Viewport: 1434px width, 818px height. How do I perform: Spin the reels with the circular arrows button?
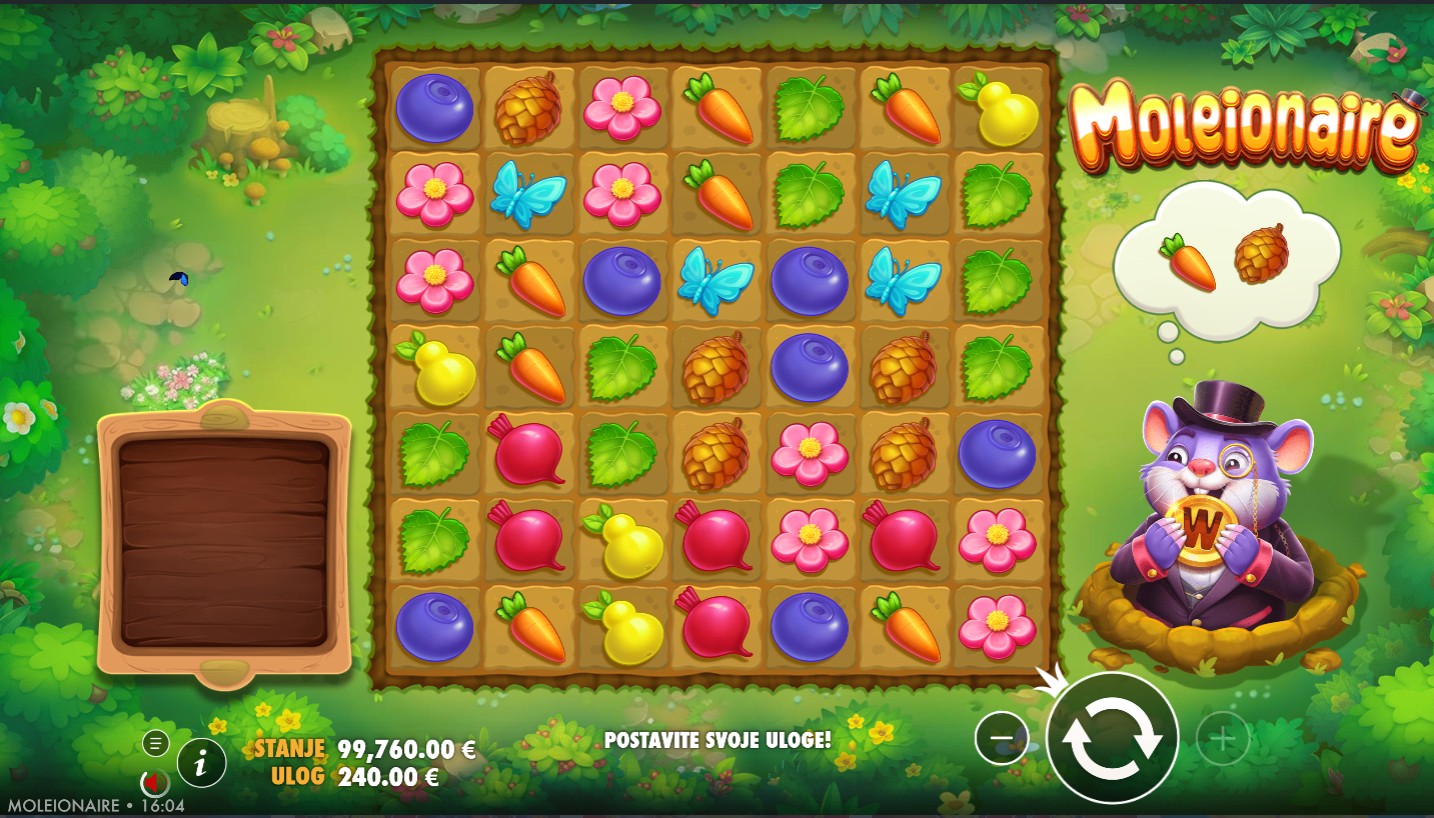1112,738
